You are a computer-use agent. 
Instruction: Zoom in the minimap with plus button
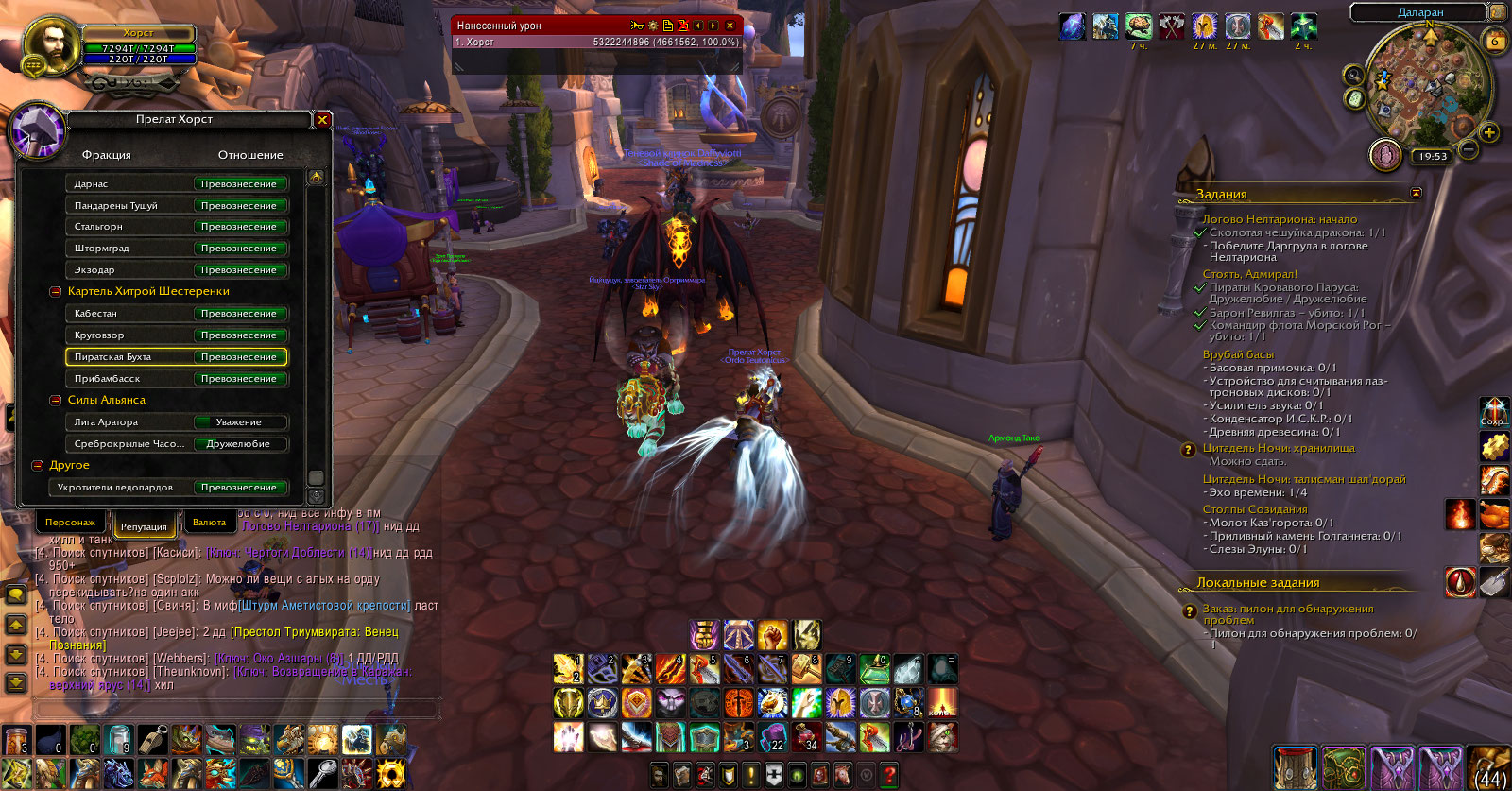[1489, 132]
